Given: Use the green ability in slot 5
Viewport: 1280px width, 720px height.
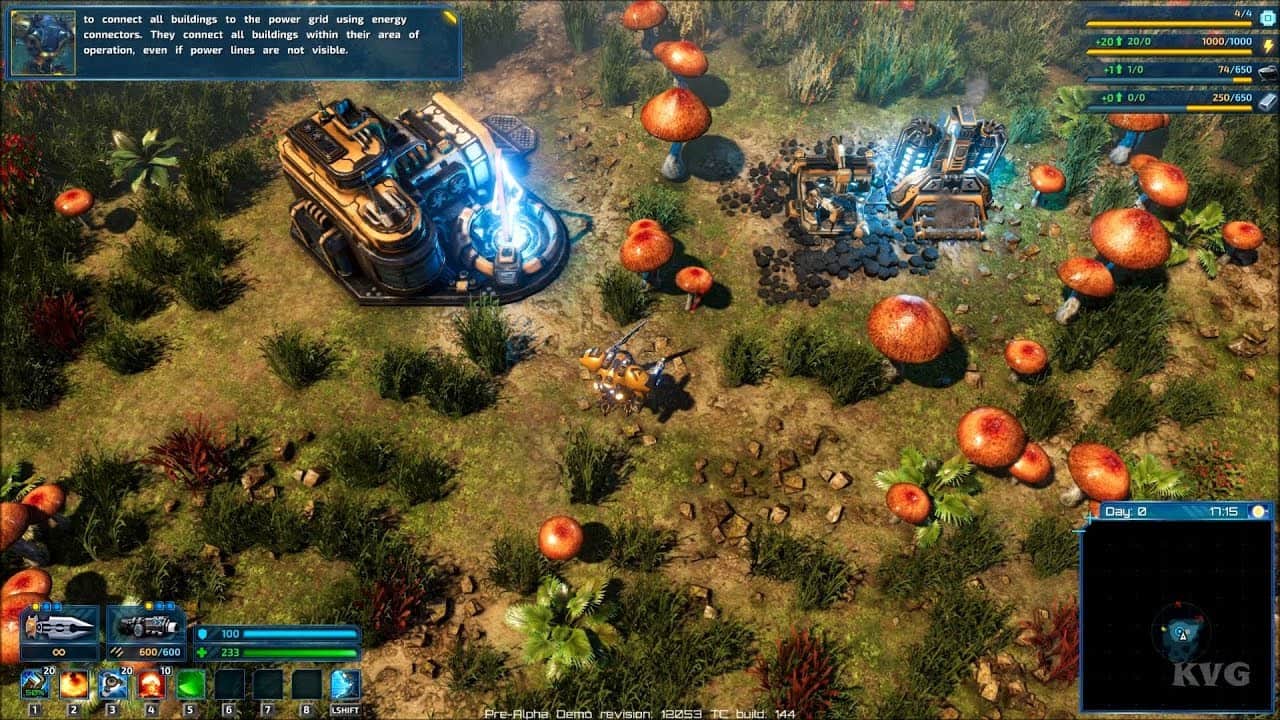Looking at the screenshot, I should pyautogui.click(x=191, y=685).
